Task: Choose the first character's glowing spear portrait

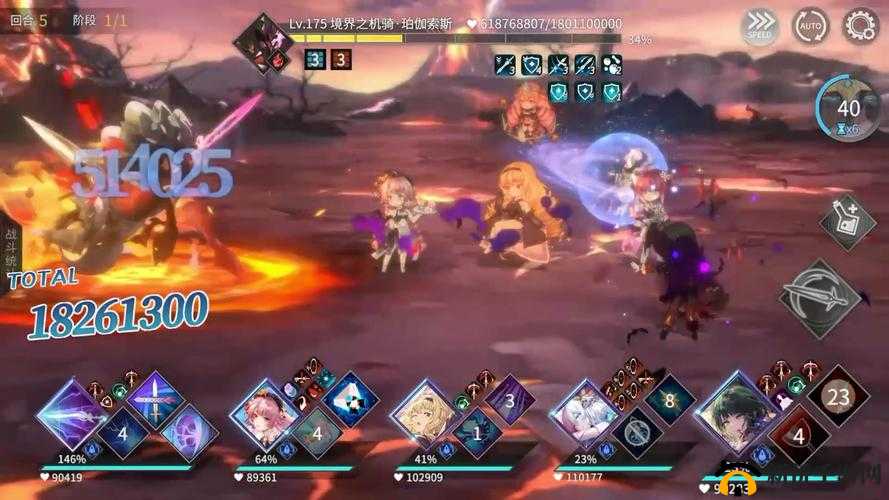Action: point(73,412)
